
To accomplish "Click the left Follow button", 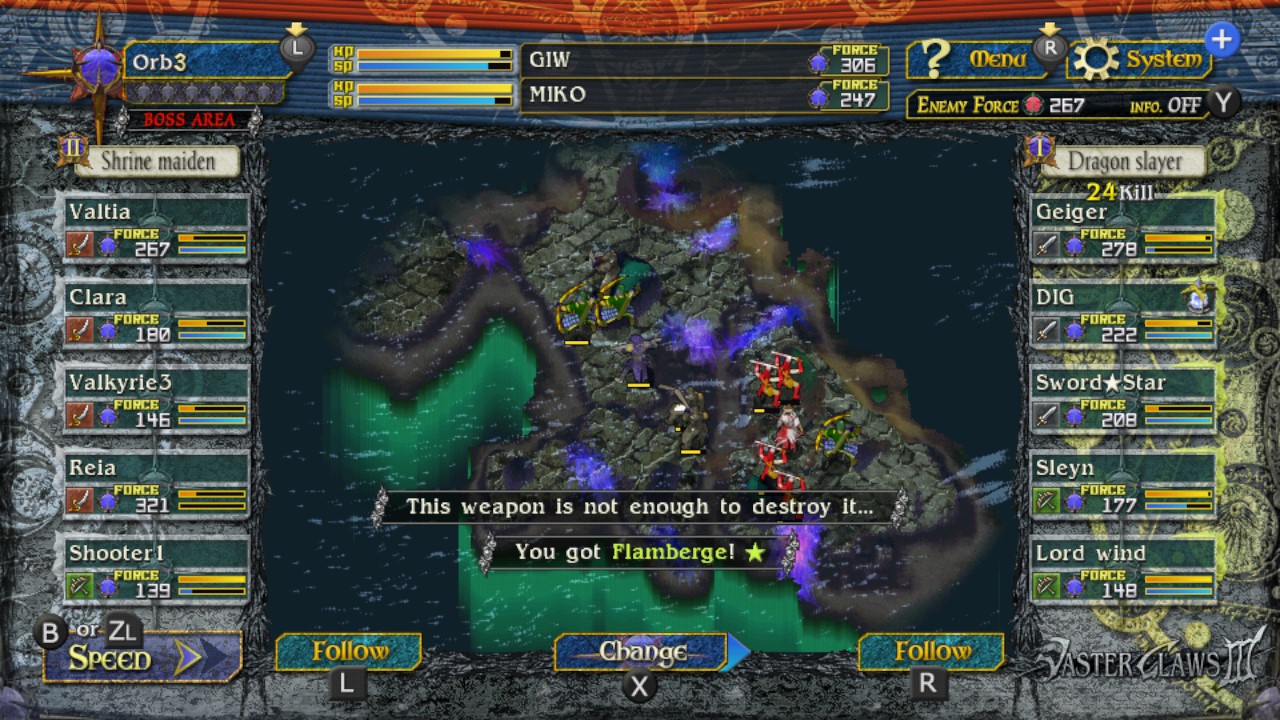I will tap(348, 651).
